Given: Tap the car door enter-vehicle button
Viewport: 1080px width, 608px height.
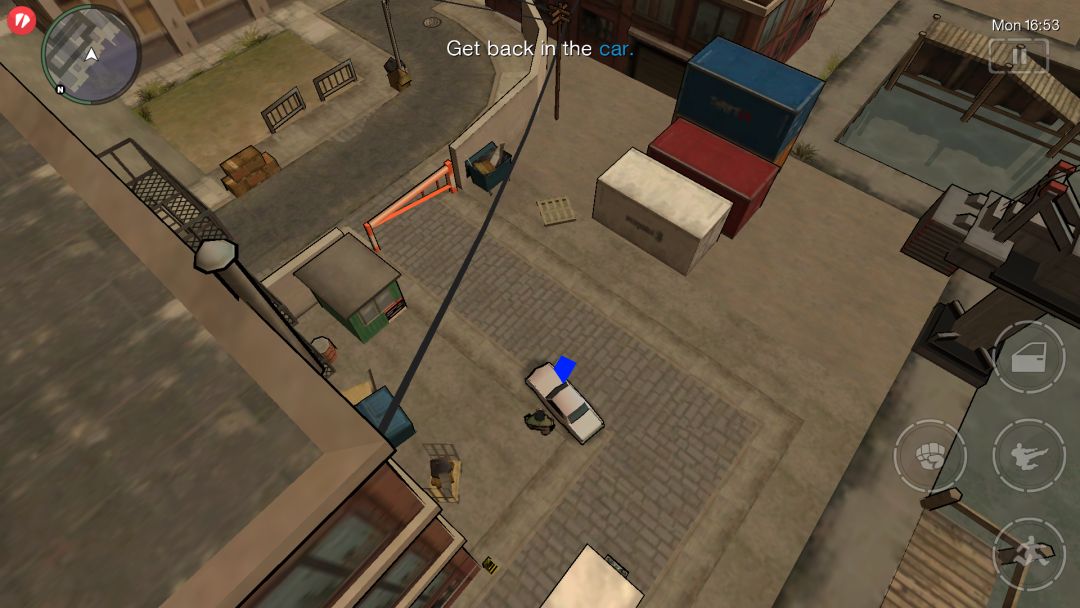Looking at the screenshot, I should click(1029, 358).
